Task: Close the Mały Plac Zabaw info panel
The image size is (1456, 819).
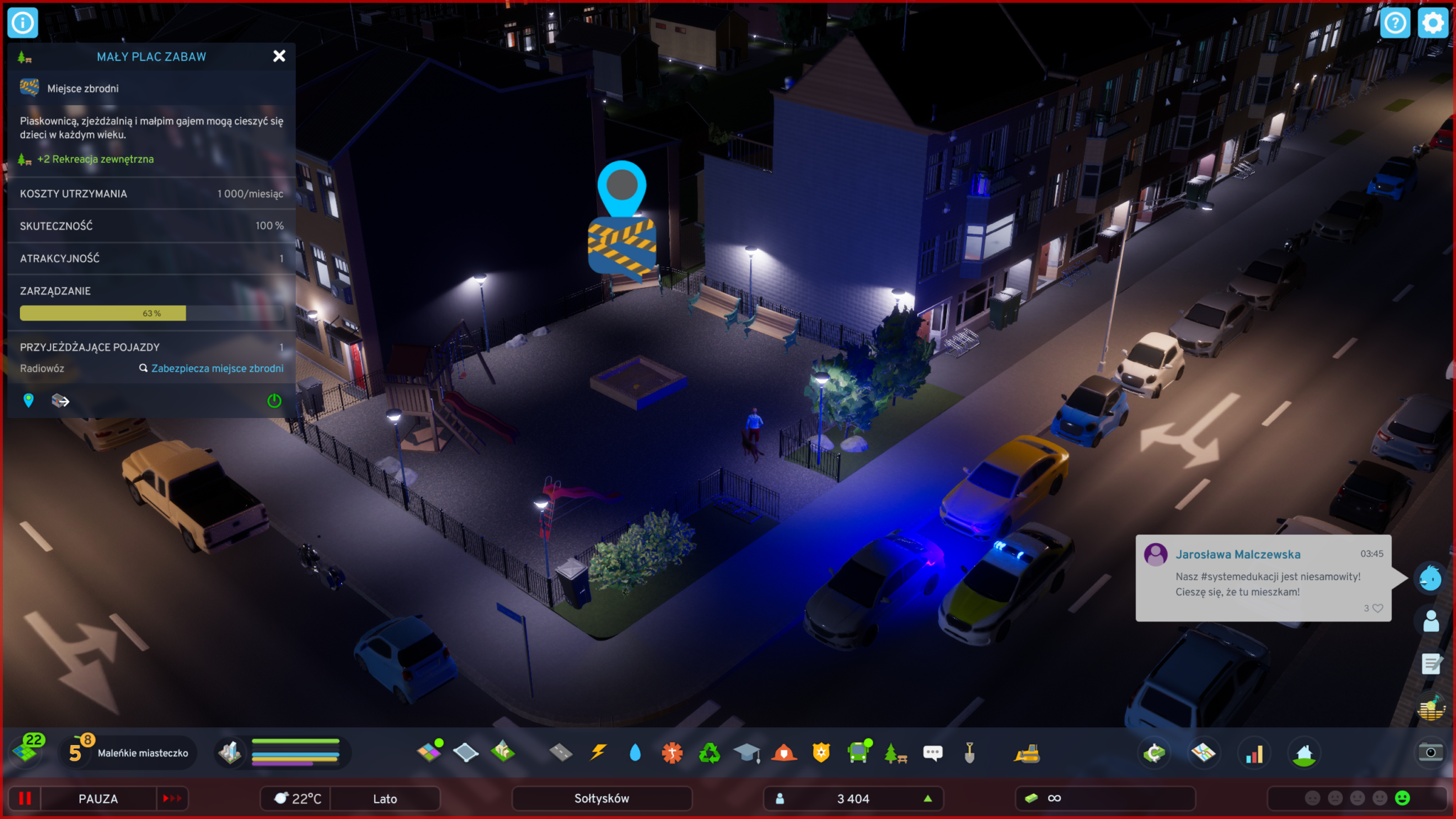Action: [x=279, y=56]
